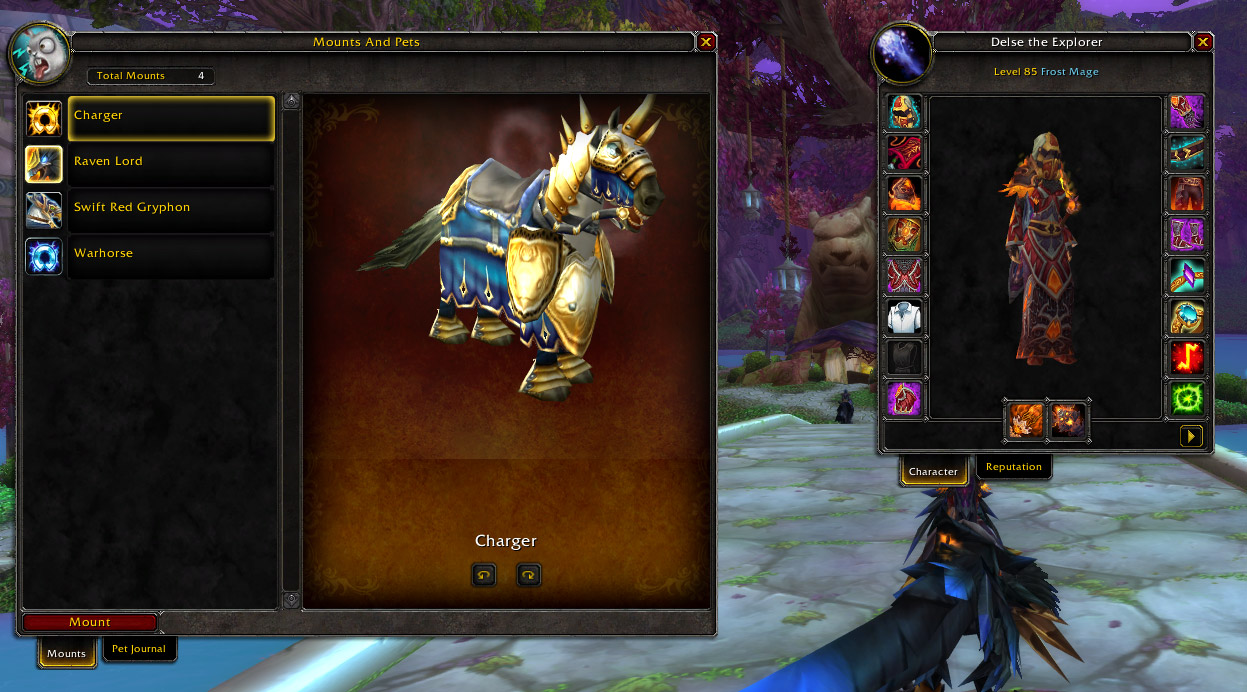Close the Delse the Explorer character window

1203,42
